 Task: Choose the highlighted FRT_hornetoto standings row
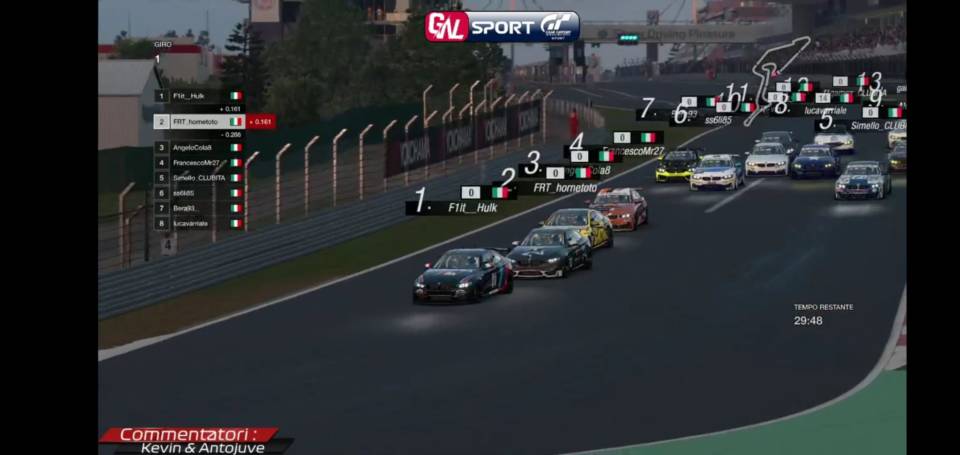pyautogui.click(x=198, y=121)
